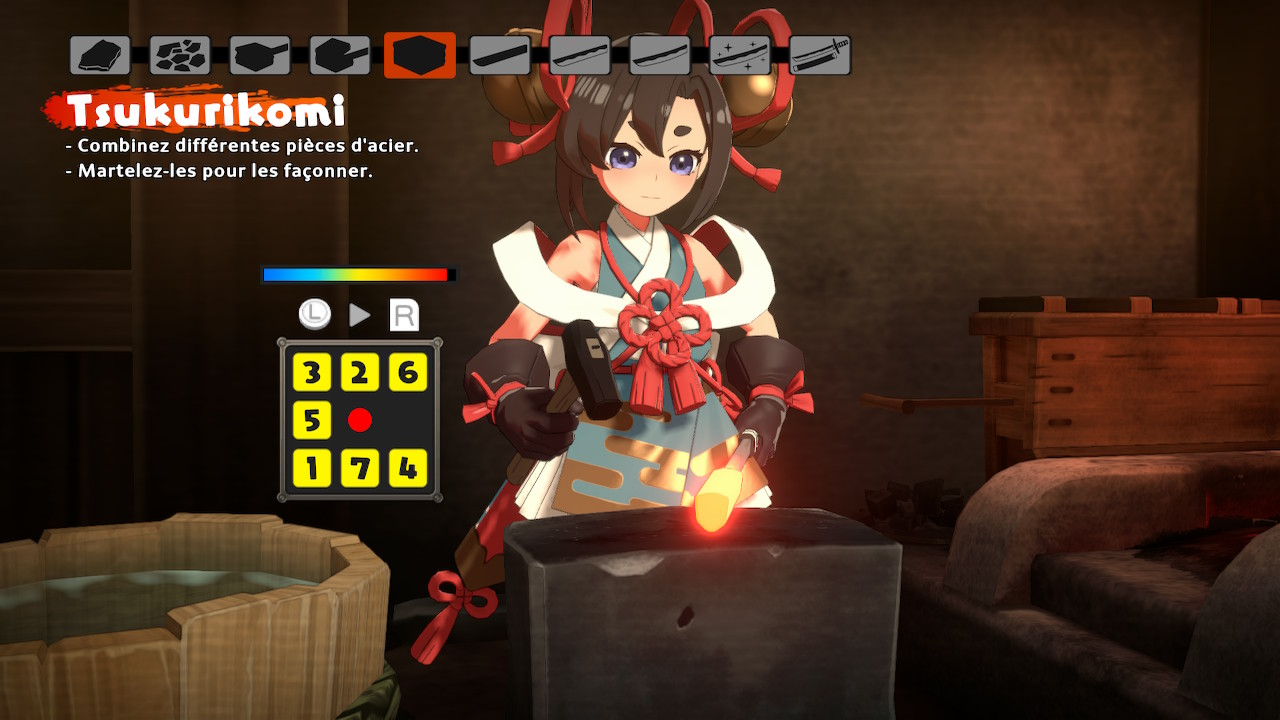This screenshot has width=1280, height=720.
Task: Select the sparkling polished blade step icon
Action: [x=740, y=55]
